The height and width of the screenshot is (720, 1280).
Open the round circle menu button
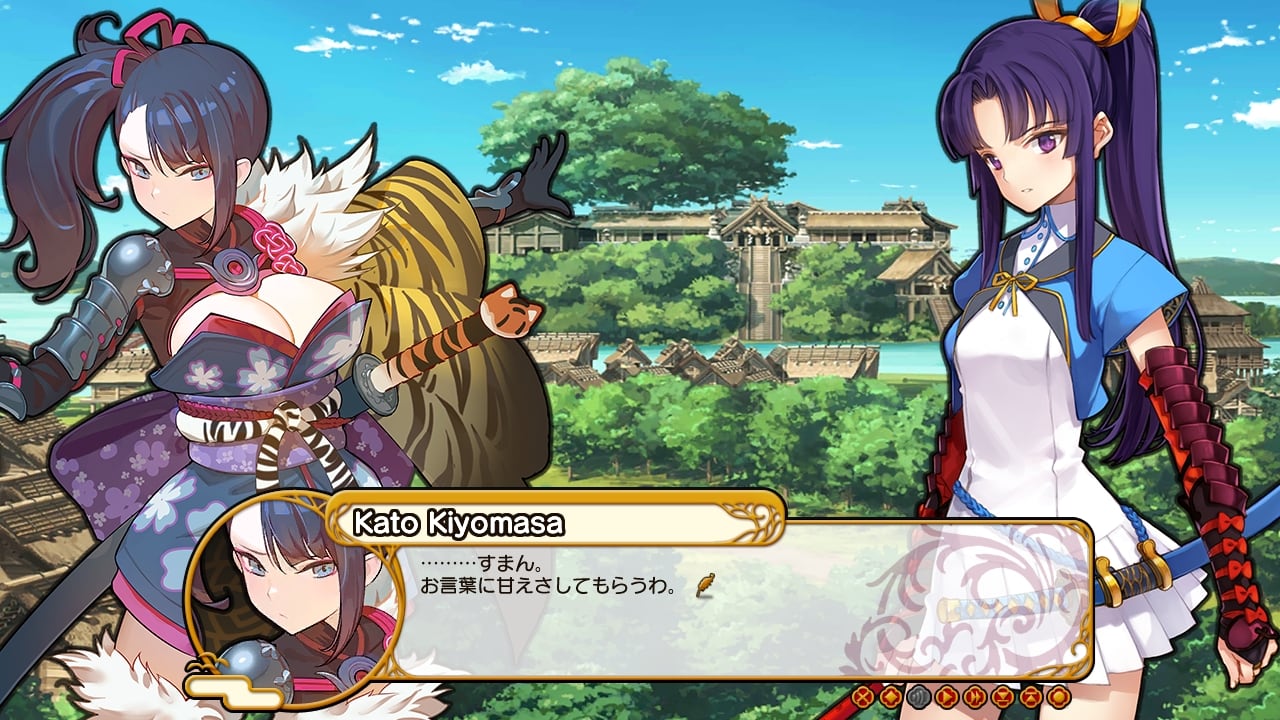[1059, 696]
